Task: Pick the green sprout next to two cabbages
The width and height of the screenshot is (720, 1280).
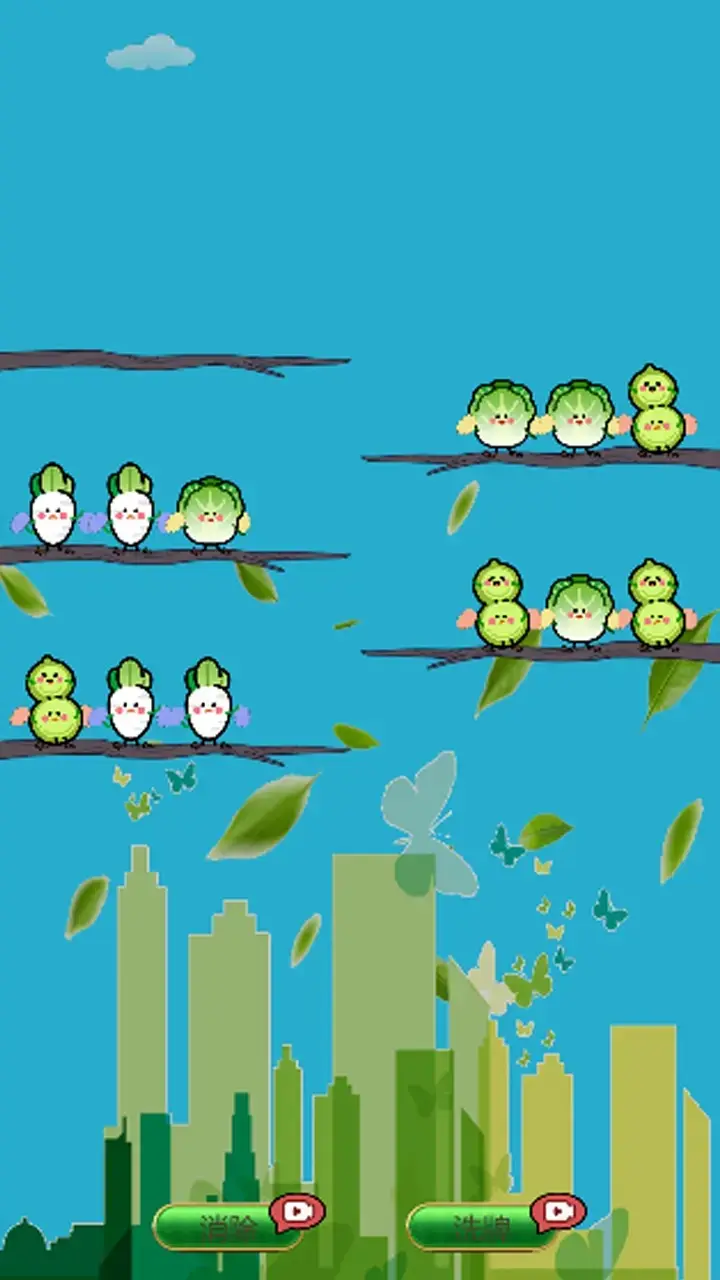Action: tap(656, 412)
